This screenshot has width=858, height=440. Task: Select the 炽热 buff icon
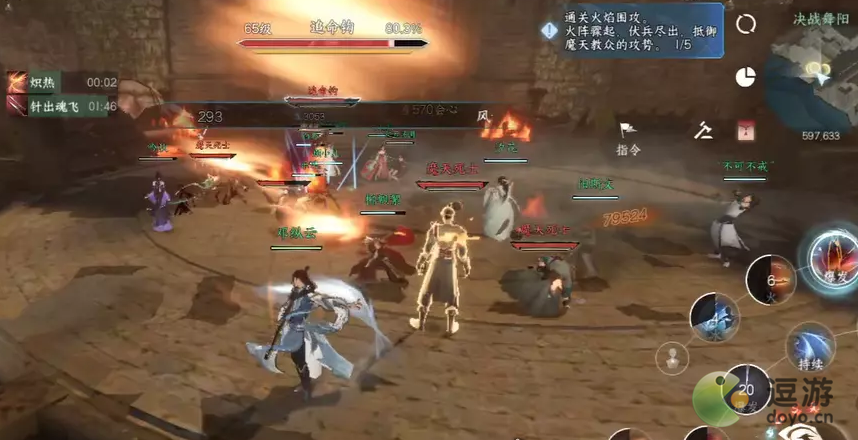pos(18,82)
